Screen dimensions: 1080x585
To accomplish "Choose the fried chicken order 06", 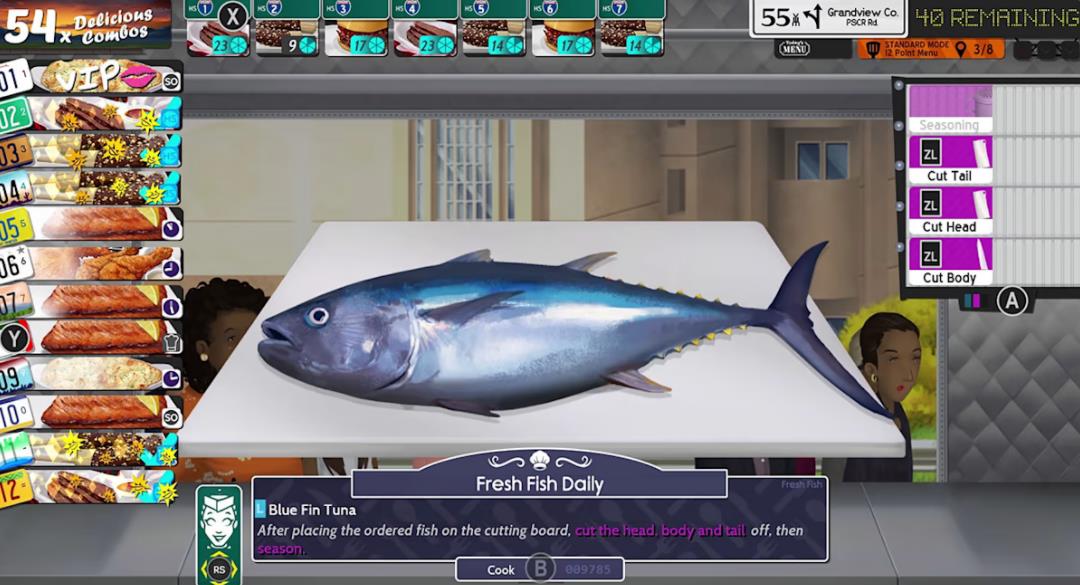I will (95, 263).
